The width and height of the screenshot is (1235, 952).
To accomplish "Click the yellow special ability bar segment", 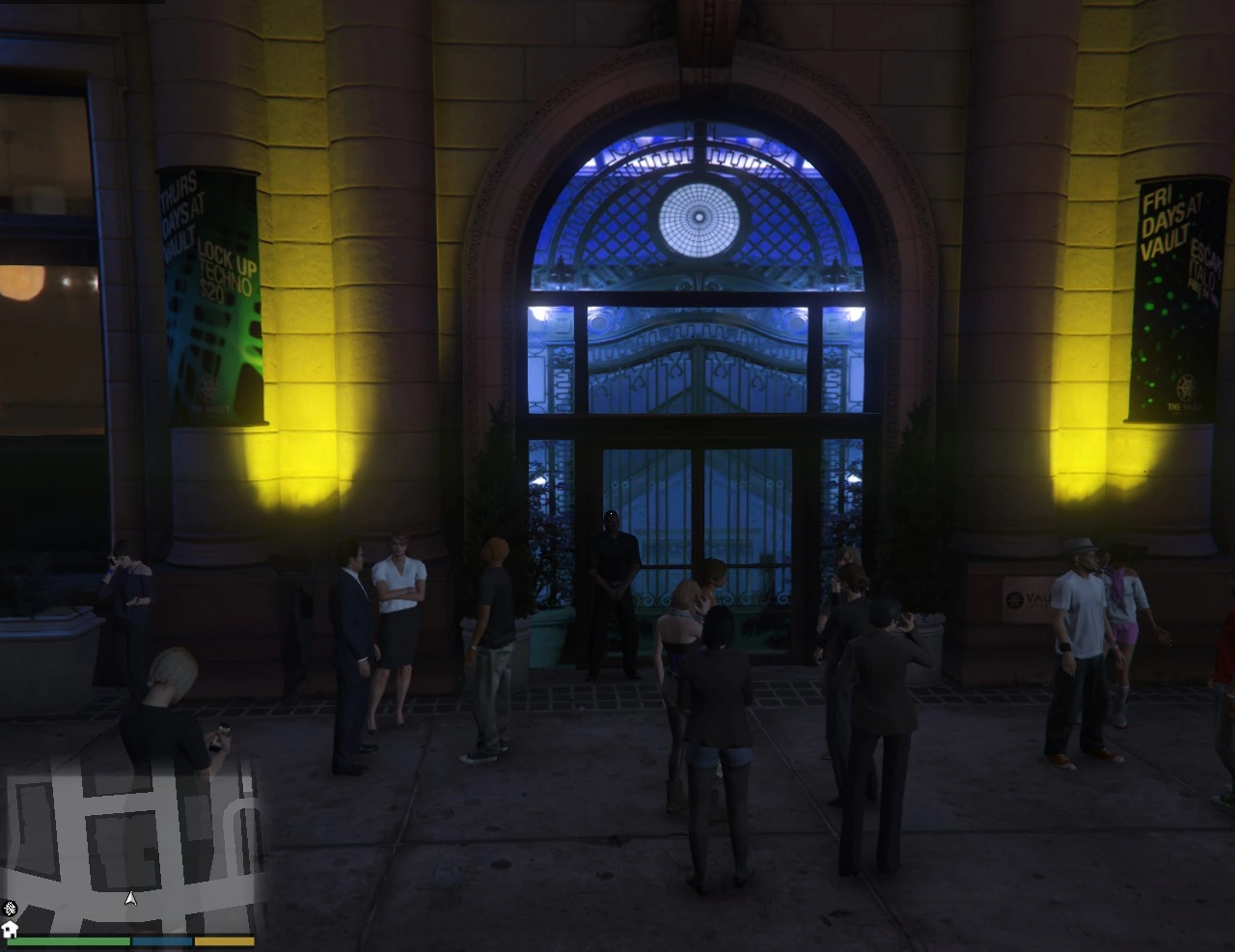I will (224, 940).
